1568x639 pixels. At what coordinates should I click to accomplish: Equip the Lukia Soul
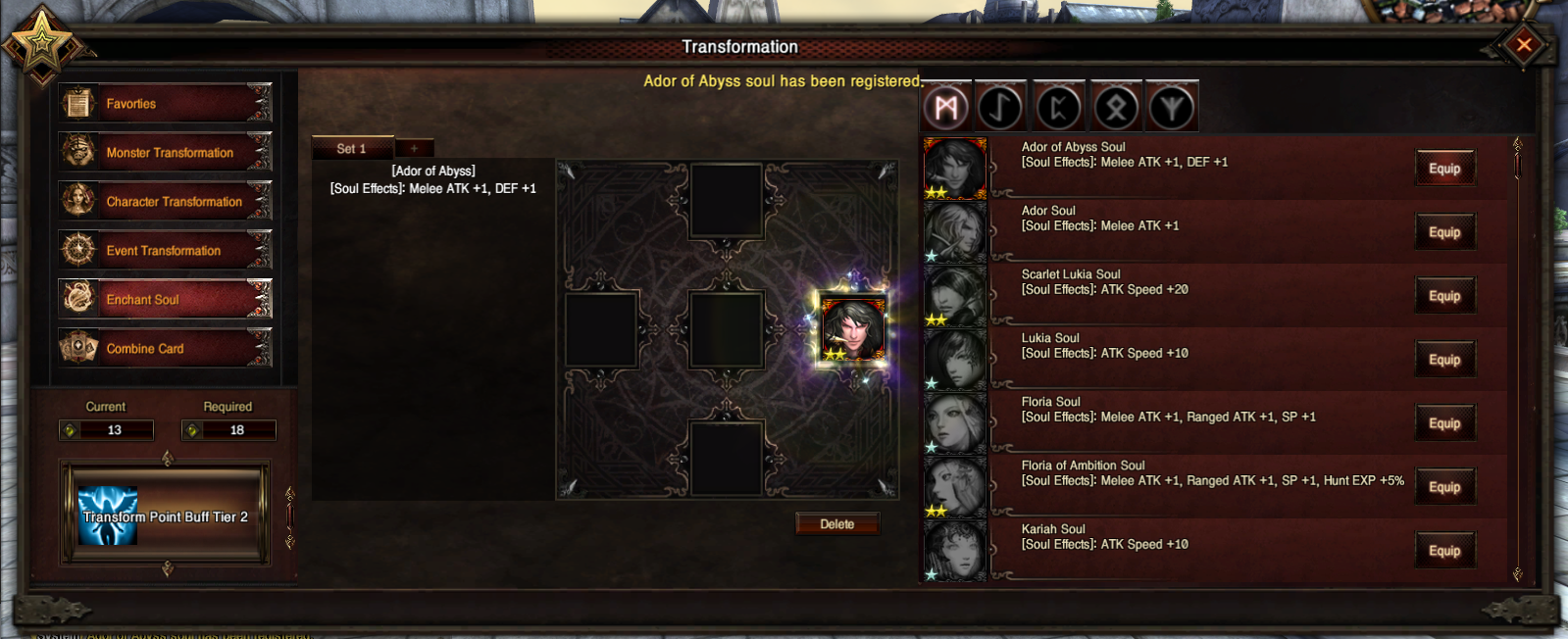[x=1443, y=360]
